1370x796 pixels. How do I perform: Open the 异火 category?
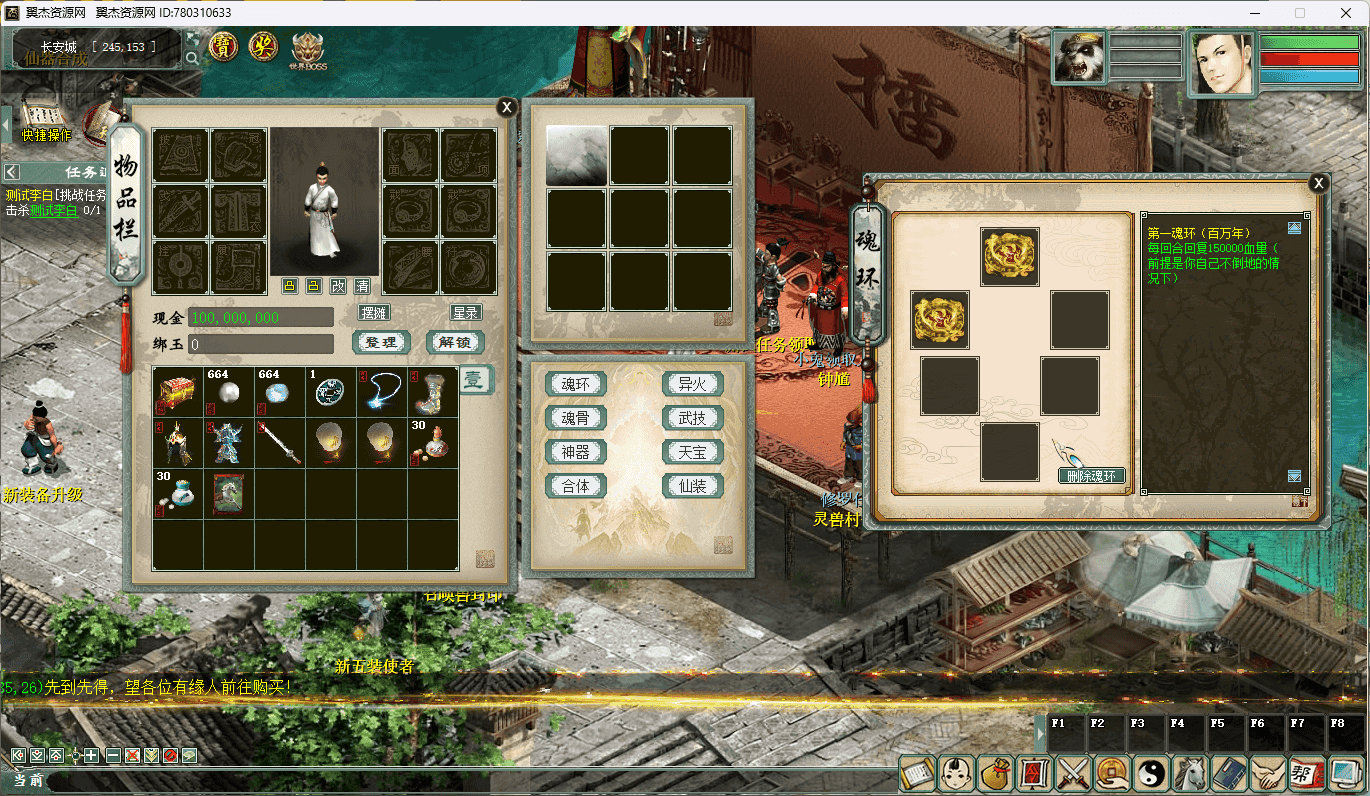tap(693, 385)
